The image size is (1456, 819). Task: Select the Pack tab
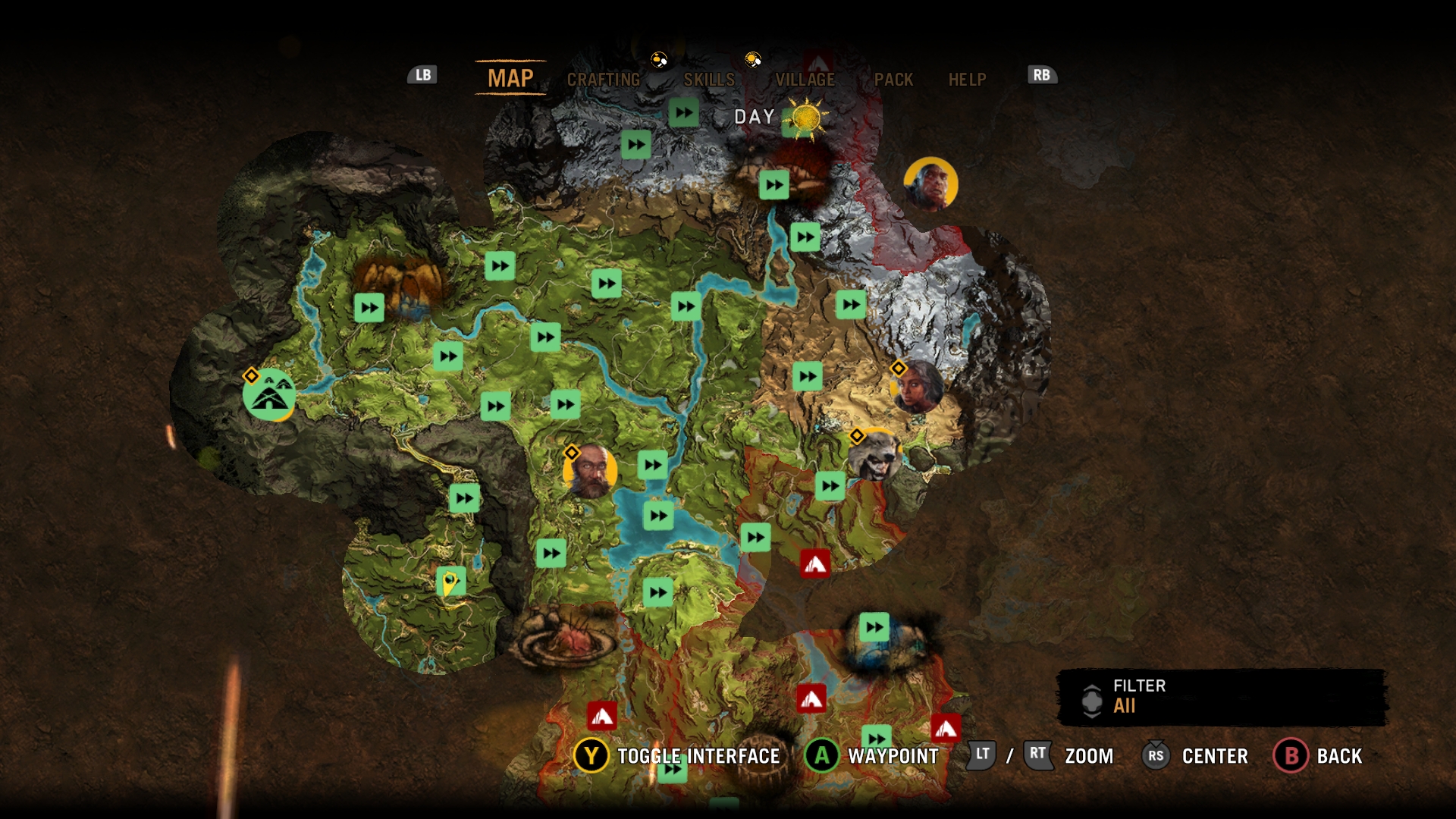(893, 80)
